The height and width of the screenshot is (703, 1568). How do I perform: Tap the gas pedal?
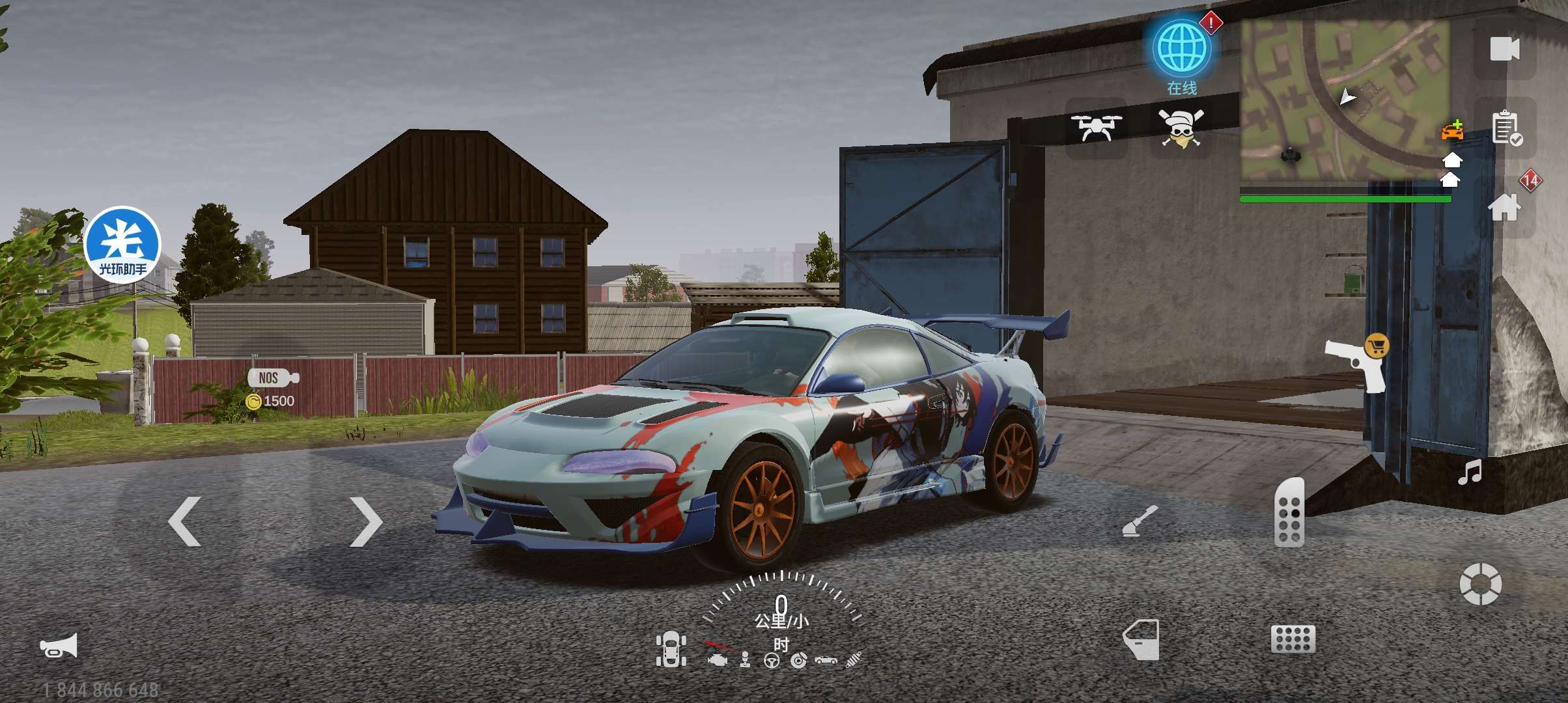pos(1289,512)
